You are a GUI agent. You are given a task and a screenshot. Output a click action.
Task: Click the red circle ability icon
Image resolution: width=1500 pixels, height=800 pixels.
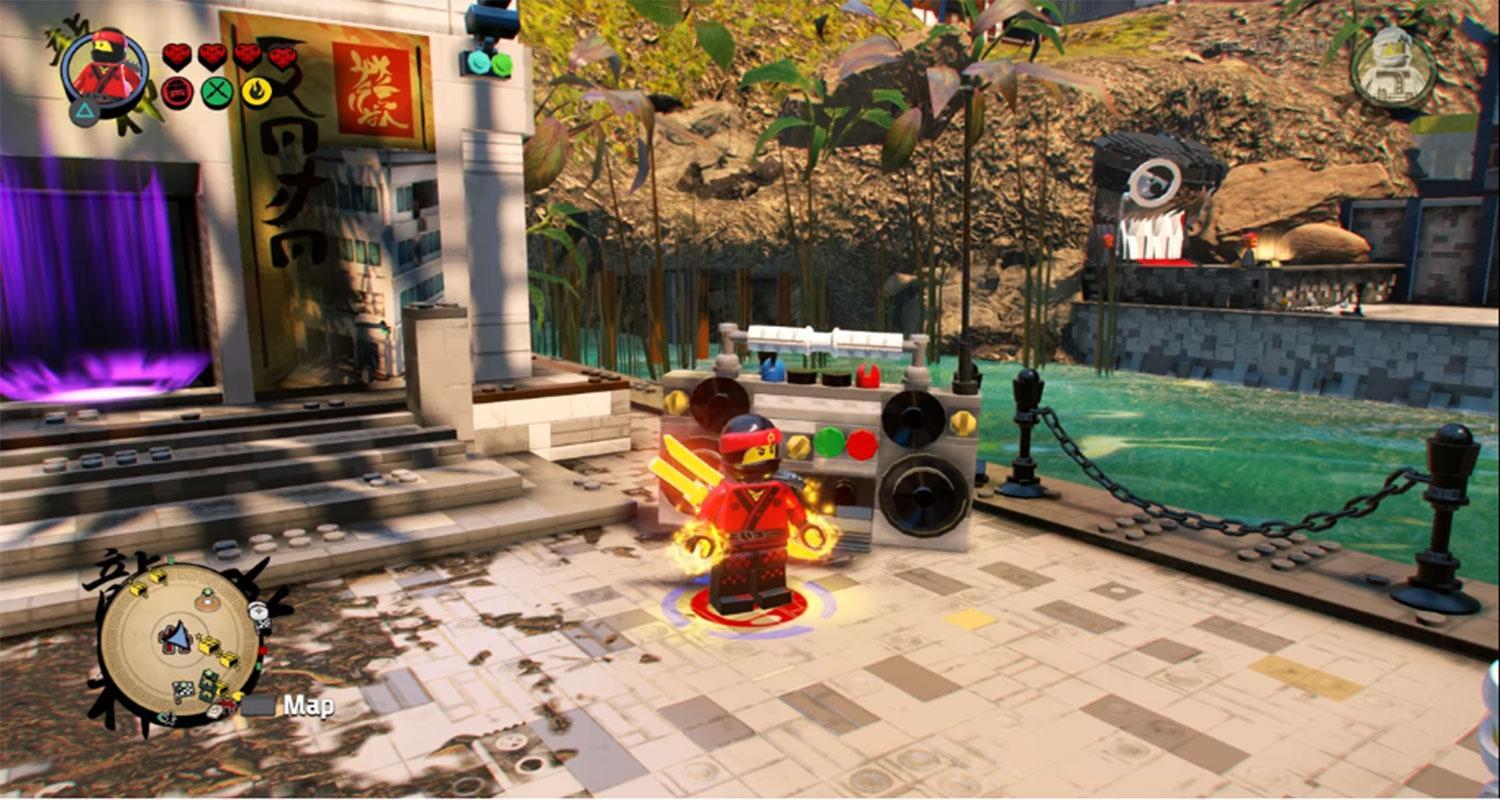(177, 92)
